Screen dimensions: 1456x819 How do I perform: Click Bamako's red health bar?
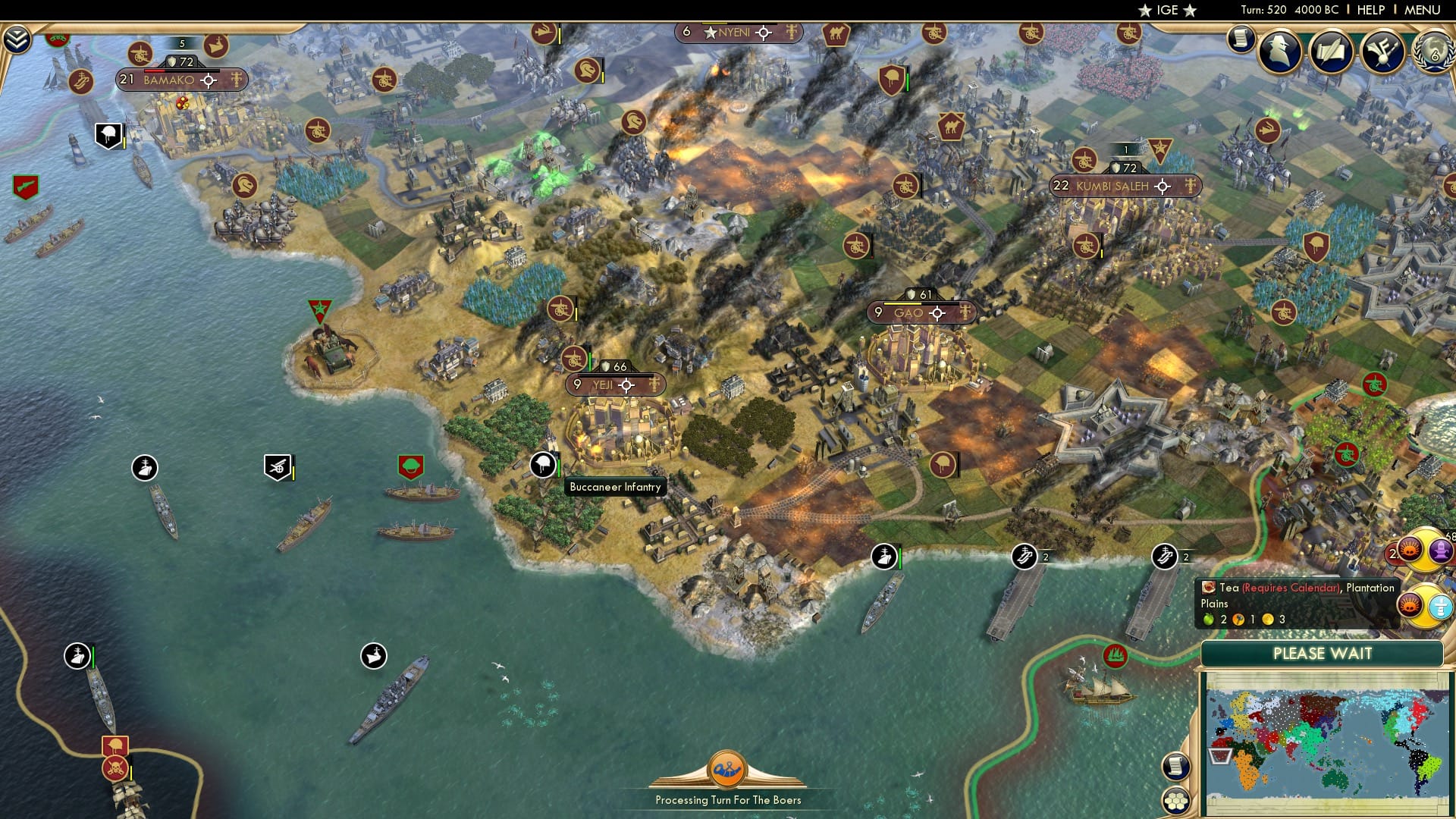155,71
